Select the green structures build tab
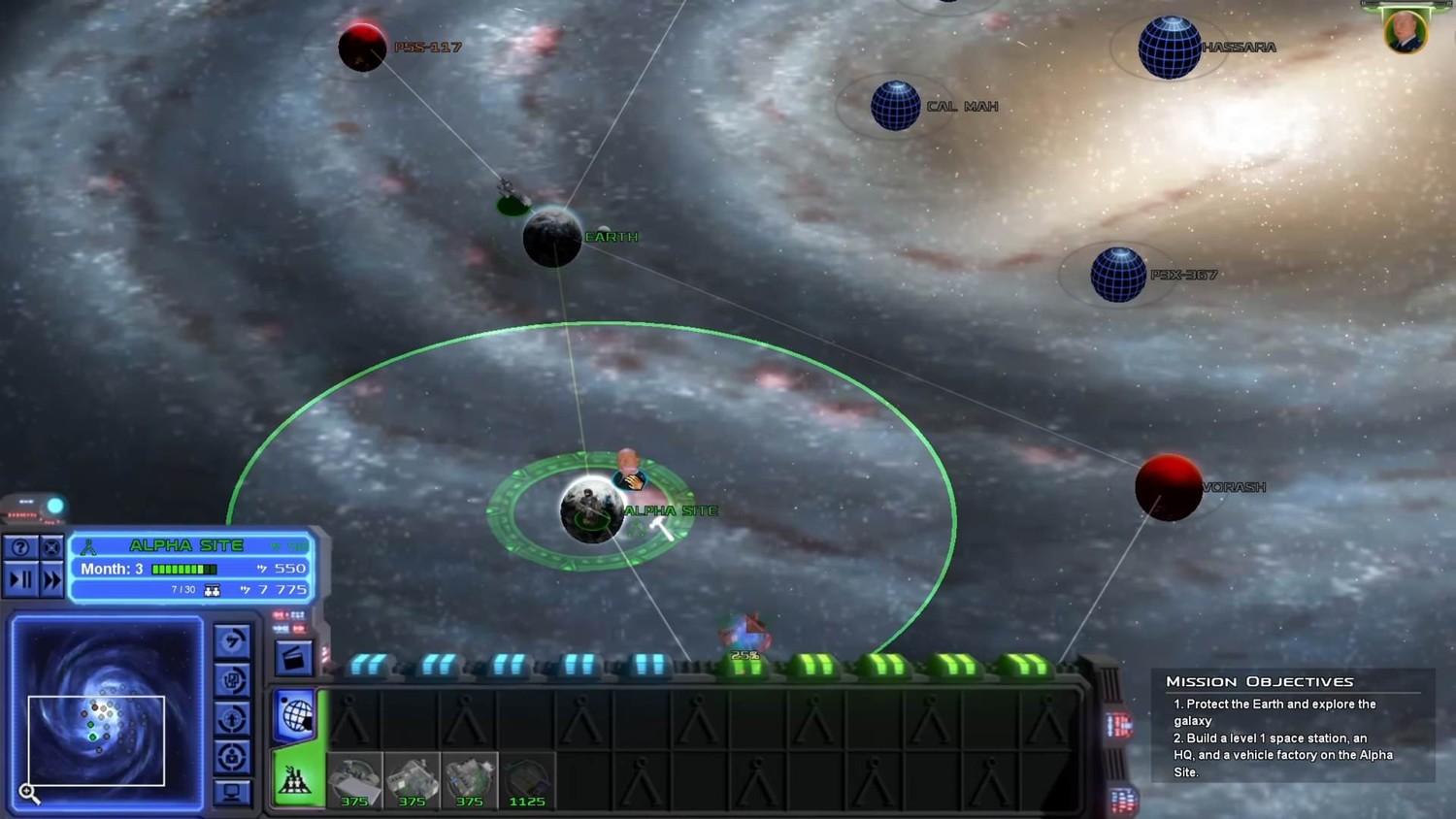This screenshot has height=819, width=1456. pyautogui.click(x=295, y=779)
